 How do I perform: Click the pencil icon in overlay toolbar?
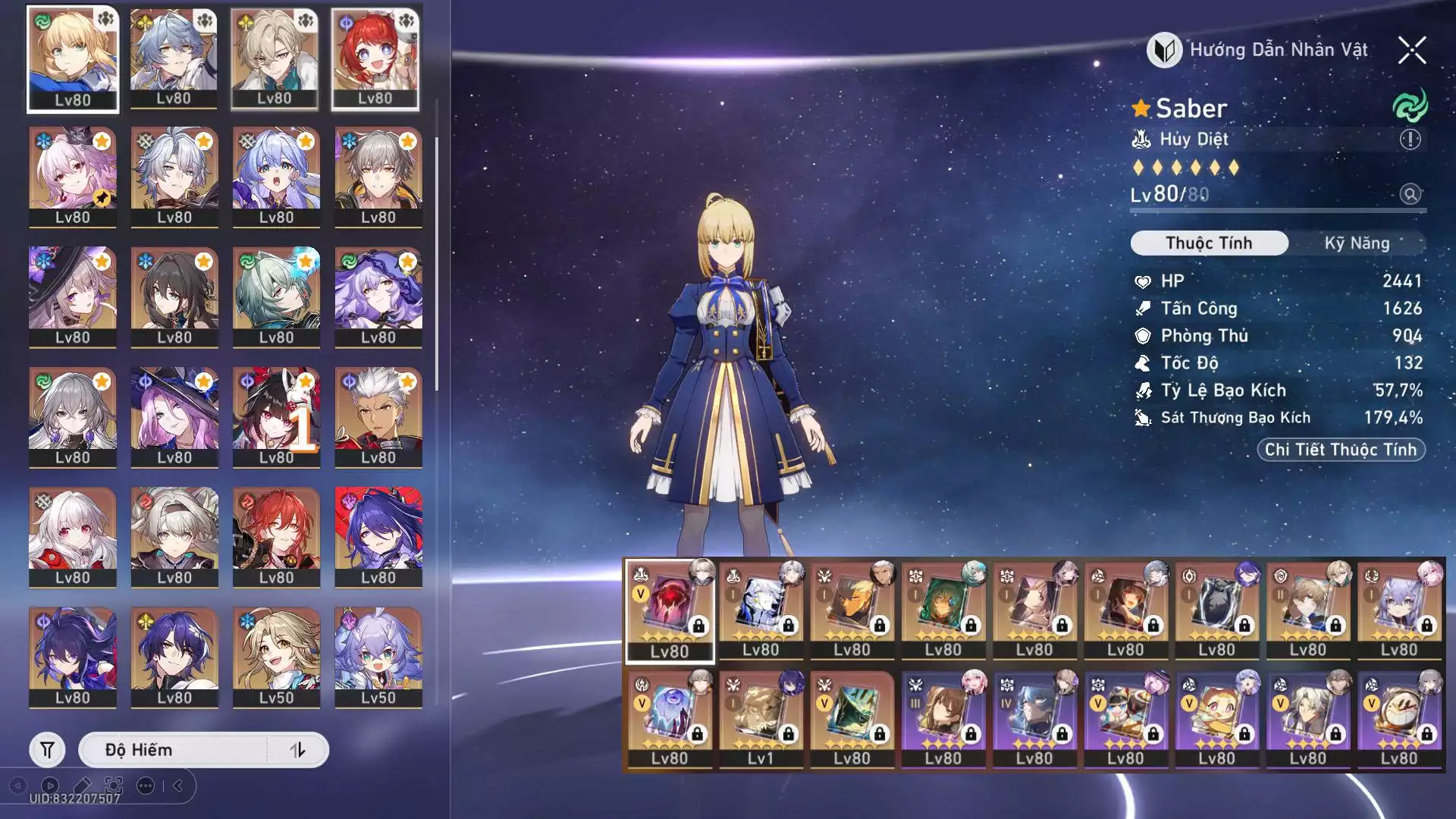pyautogui.click(x=82, y=786)
